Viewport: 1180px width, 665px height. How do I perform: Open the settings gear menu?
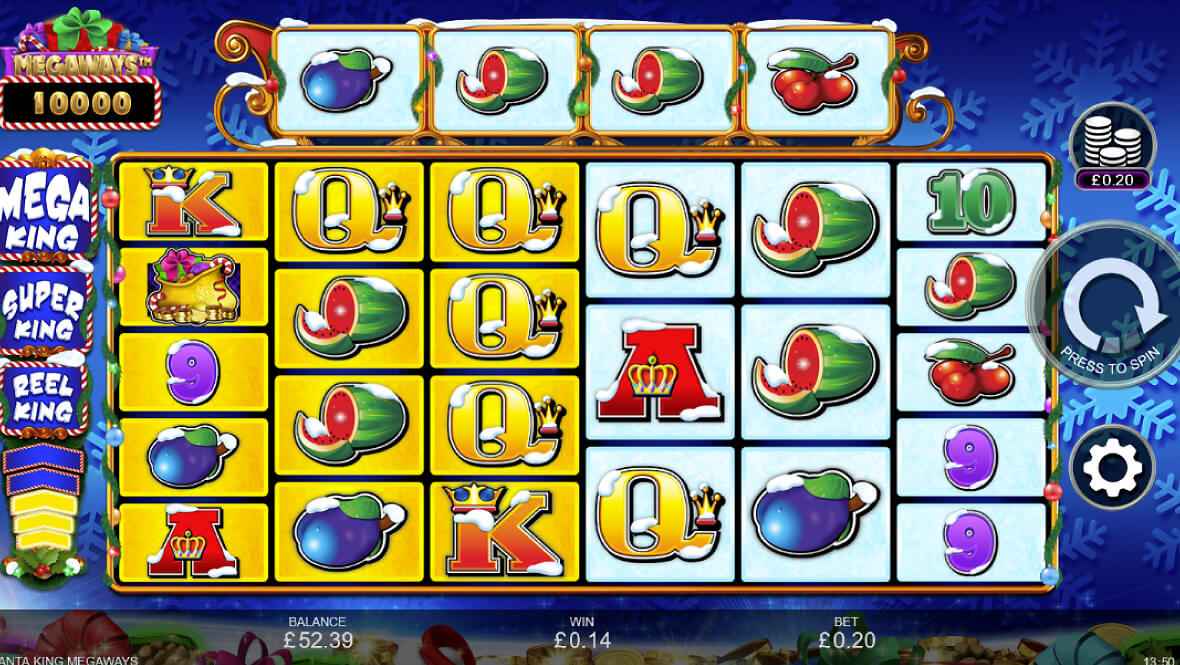pyautogui.click(x=1112, y=466)
